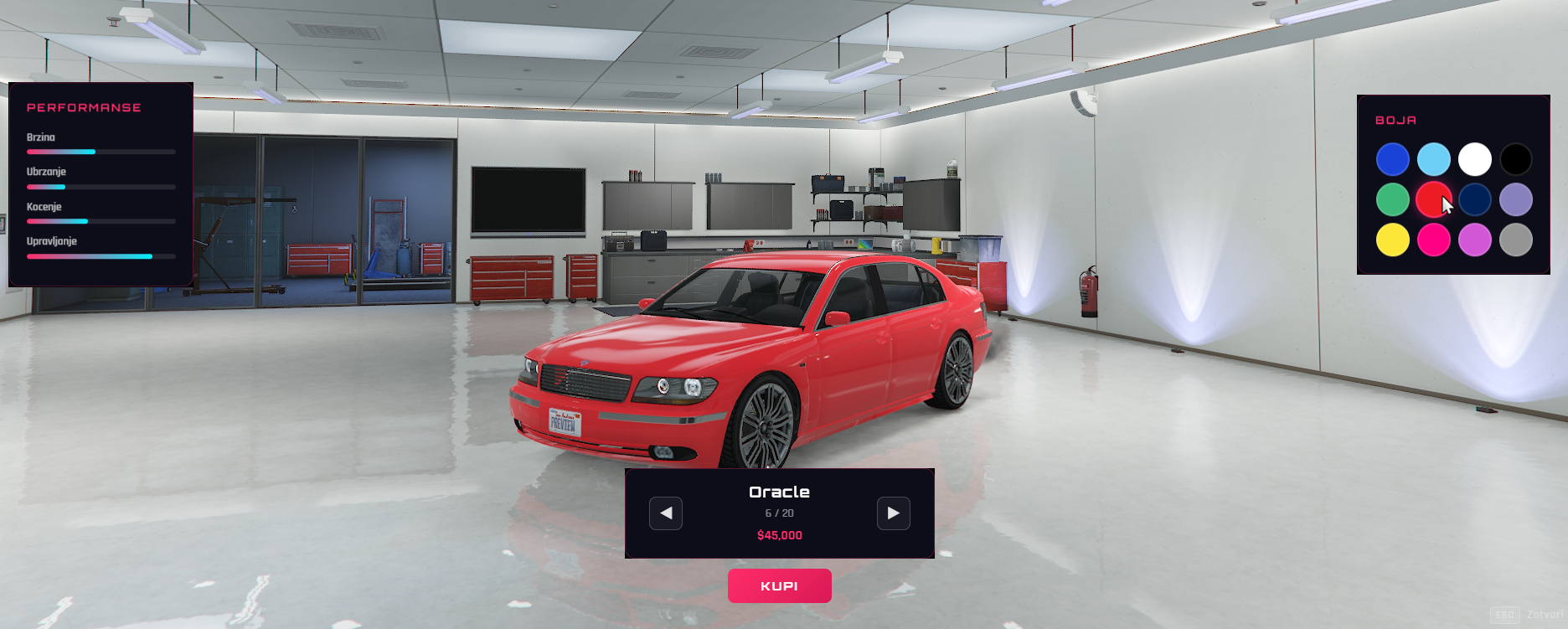Apply the lavender paint color
The width and height of the screenshot is (1568, 629).
pyautogui.click(x=1515, y=199)
